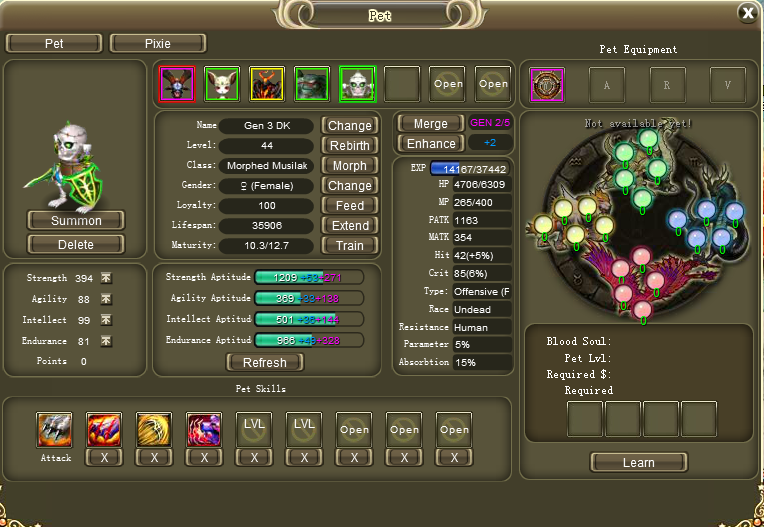Extend the pet's lifespan

(x=349, y=226)
